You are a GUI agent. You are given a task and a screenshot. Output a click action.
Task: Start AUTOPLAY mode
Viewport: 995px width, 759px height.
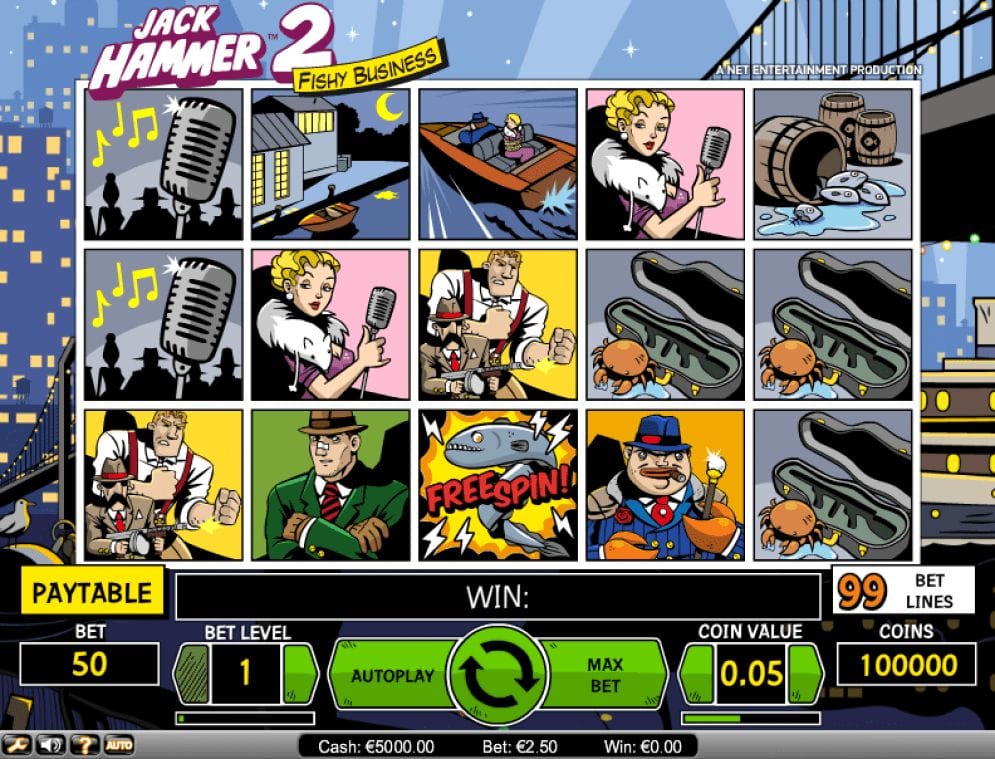pyautogui.click(x=392, y=676)
